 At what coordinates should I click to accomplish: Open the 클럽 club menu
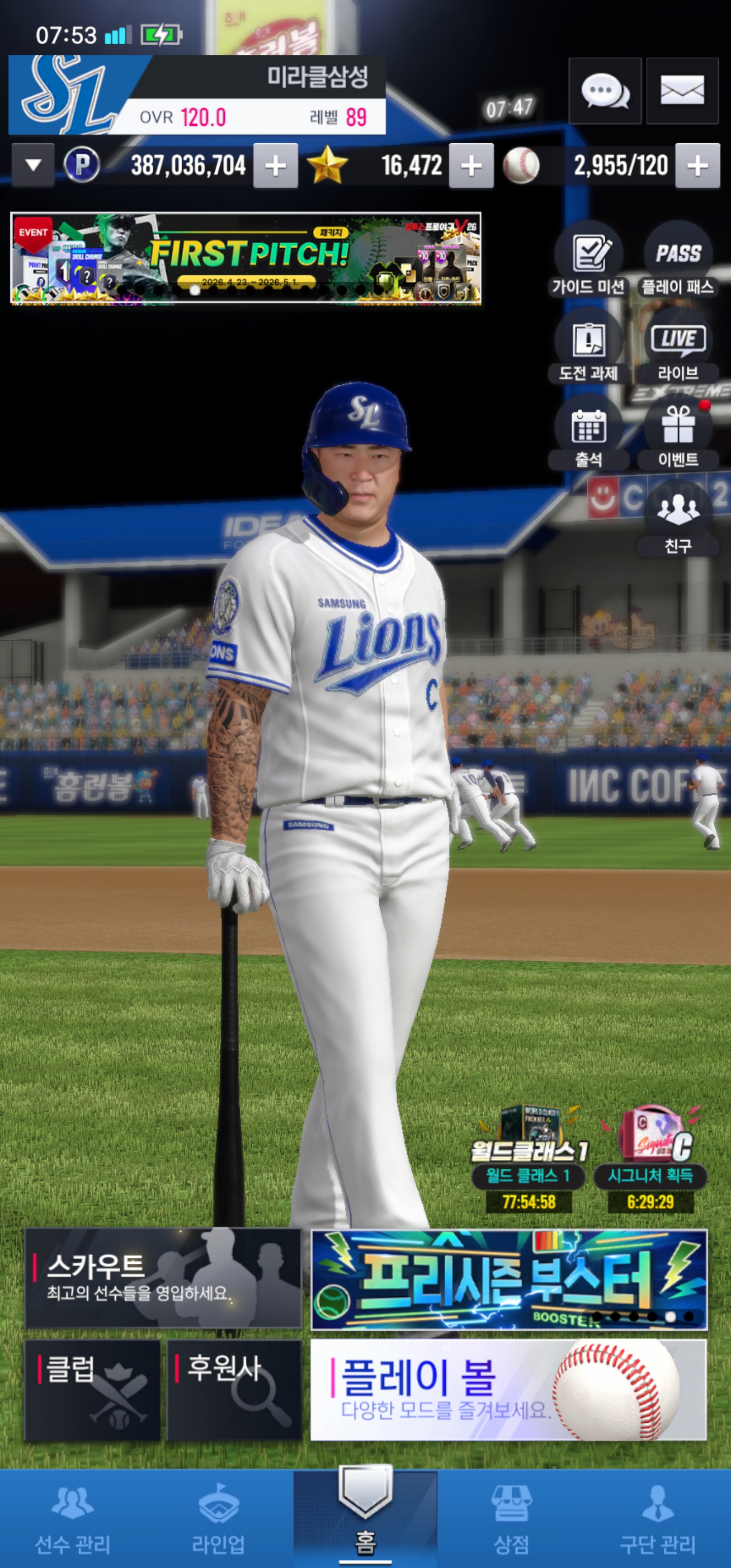[92, 1390]
